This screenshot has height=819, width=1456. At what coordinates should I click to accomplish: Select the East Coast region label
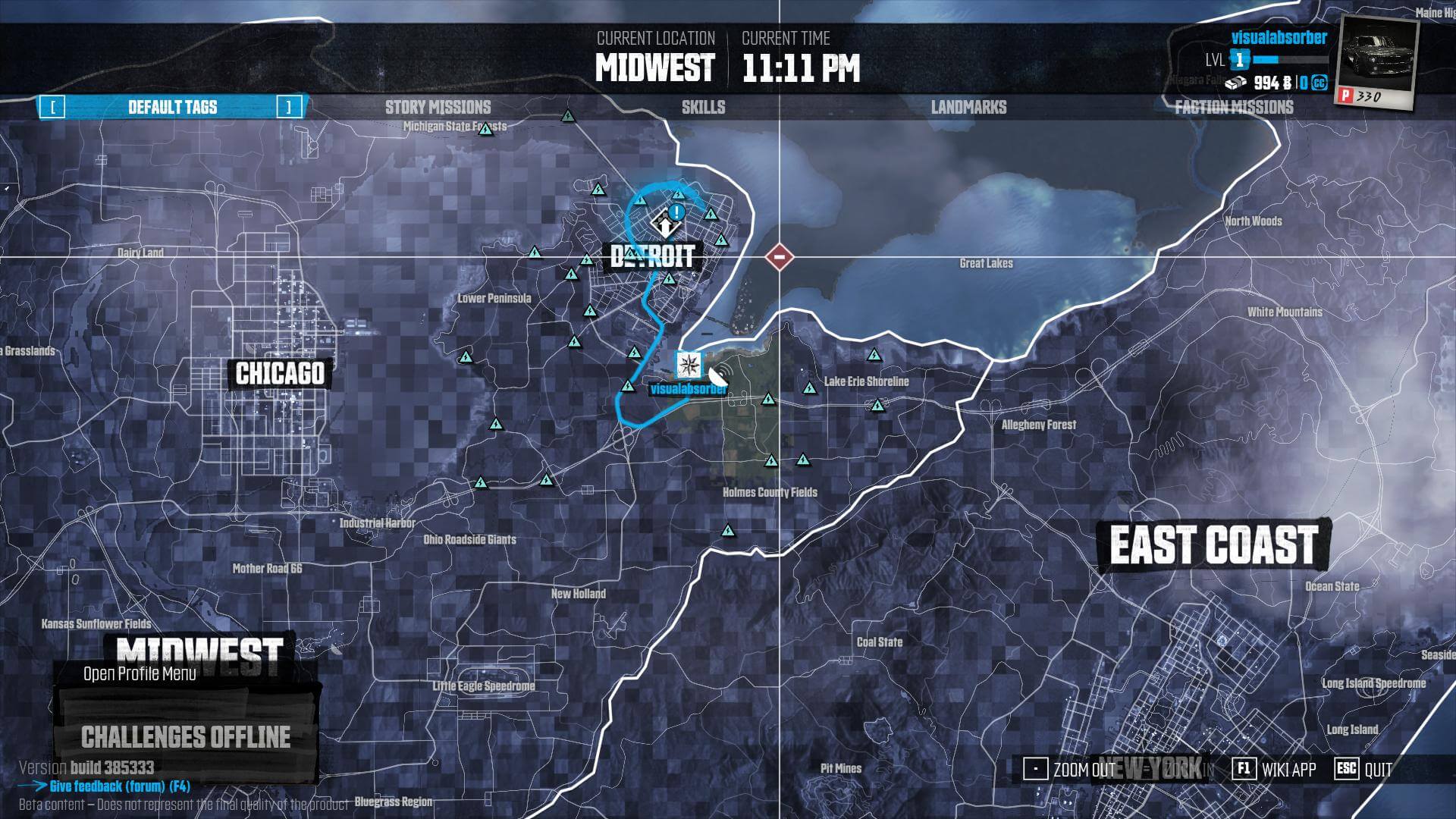(x=1213, y=544)
